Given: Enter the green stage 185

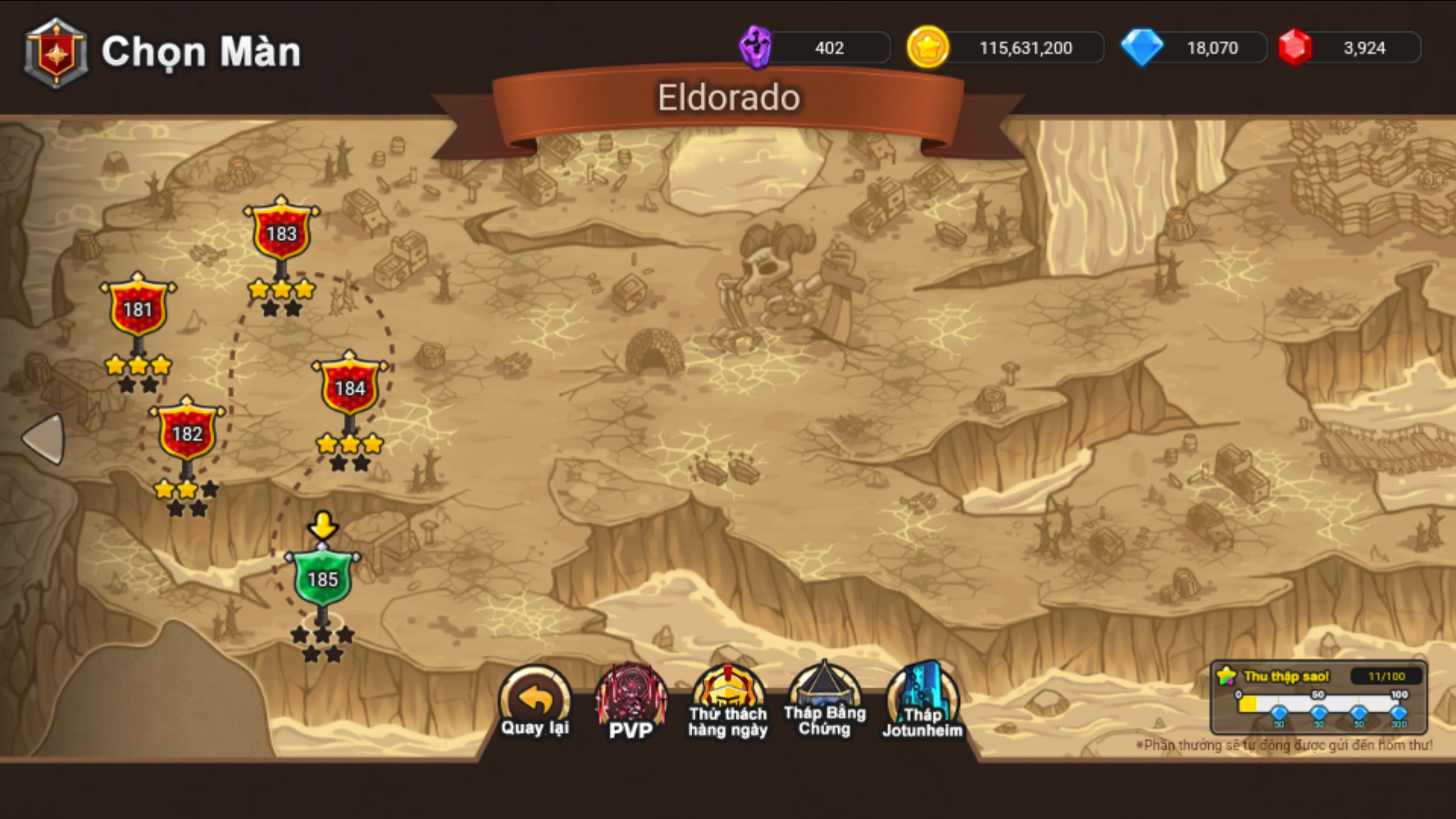Looking at the screenshot, I should 322,578.
